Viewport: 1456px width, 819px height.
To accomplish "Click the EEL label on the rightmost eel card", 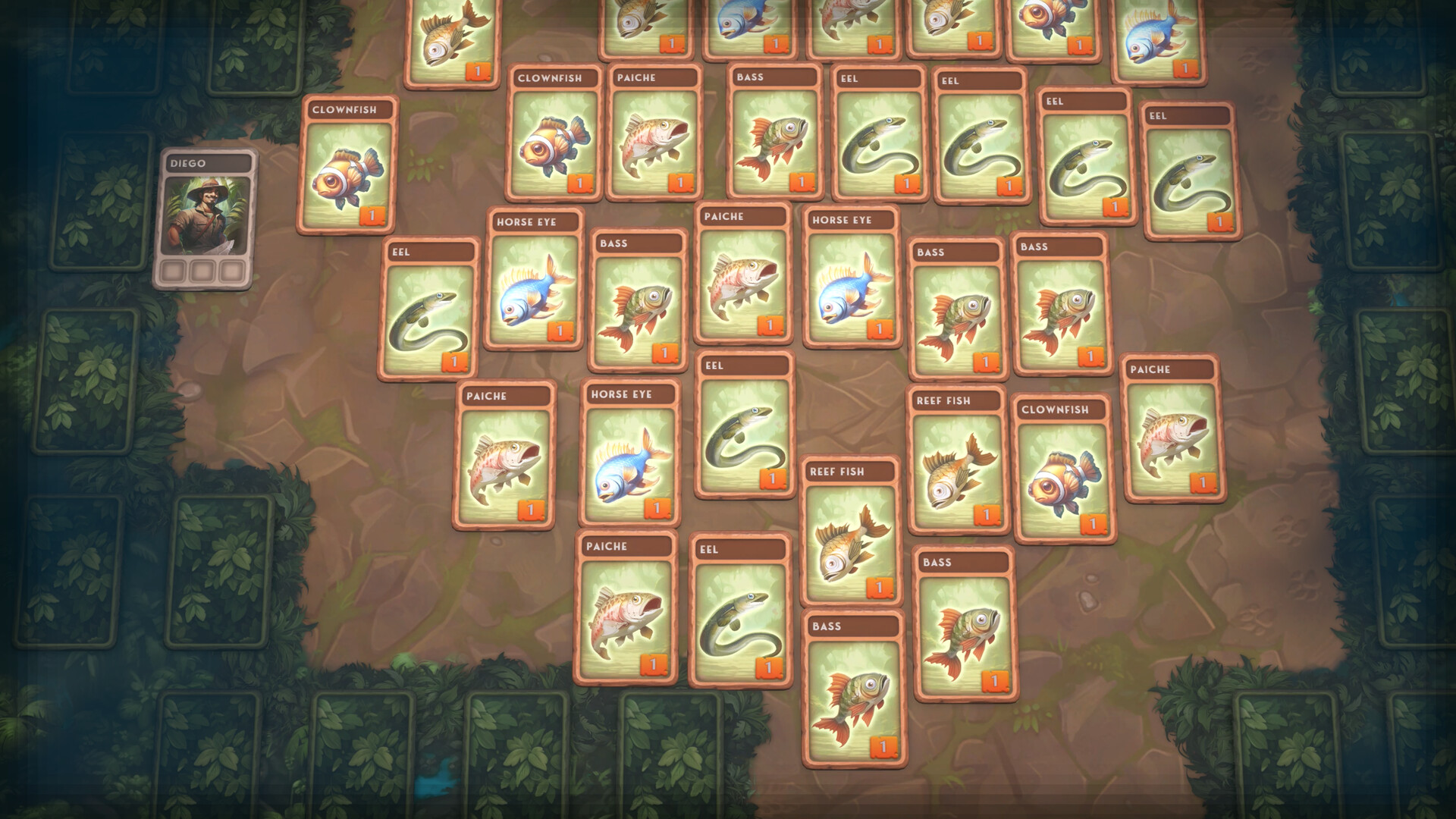I will point(1187,116).
